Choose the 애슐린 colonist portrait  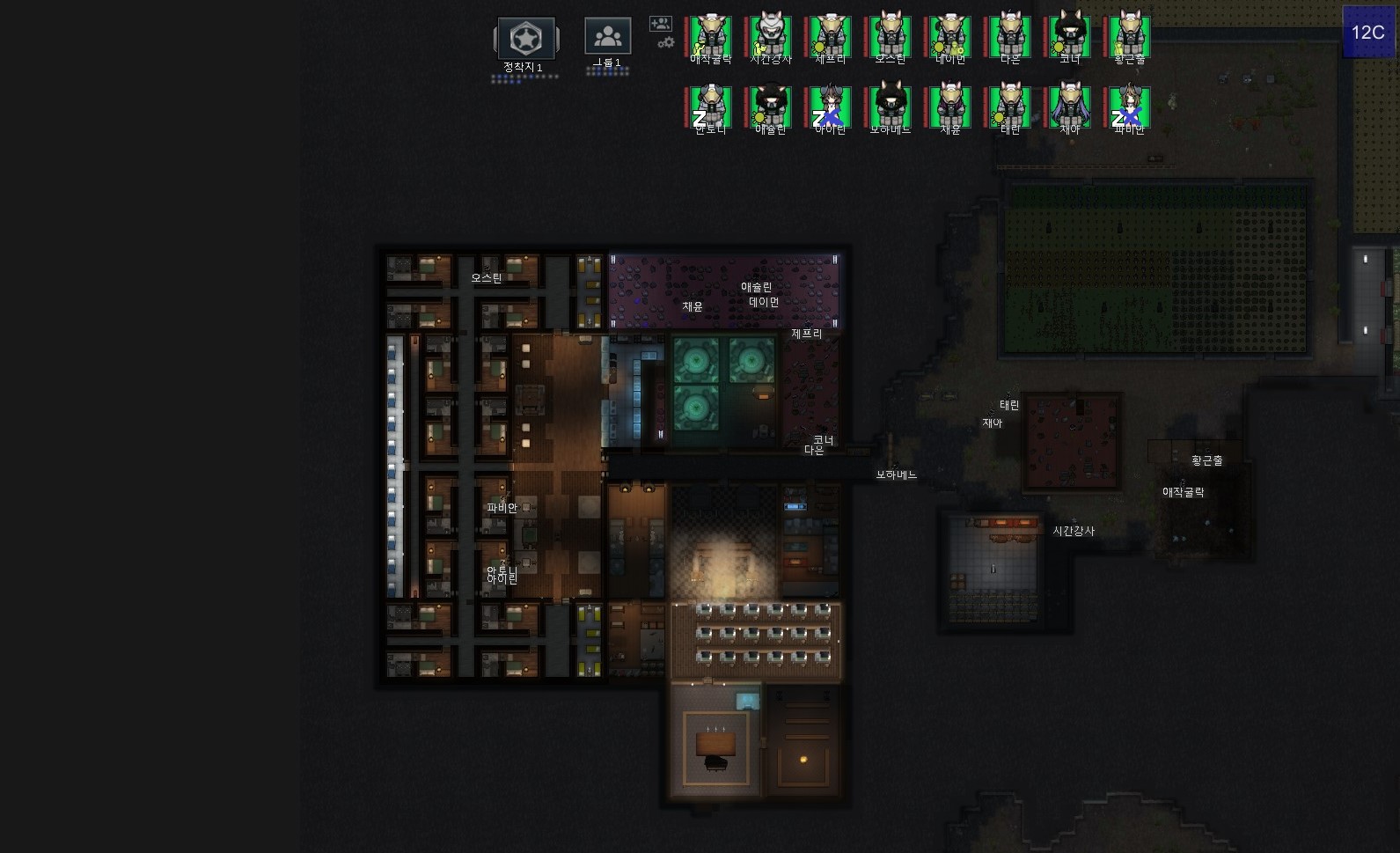click(x=771, y=107)
